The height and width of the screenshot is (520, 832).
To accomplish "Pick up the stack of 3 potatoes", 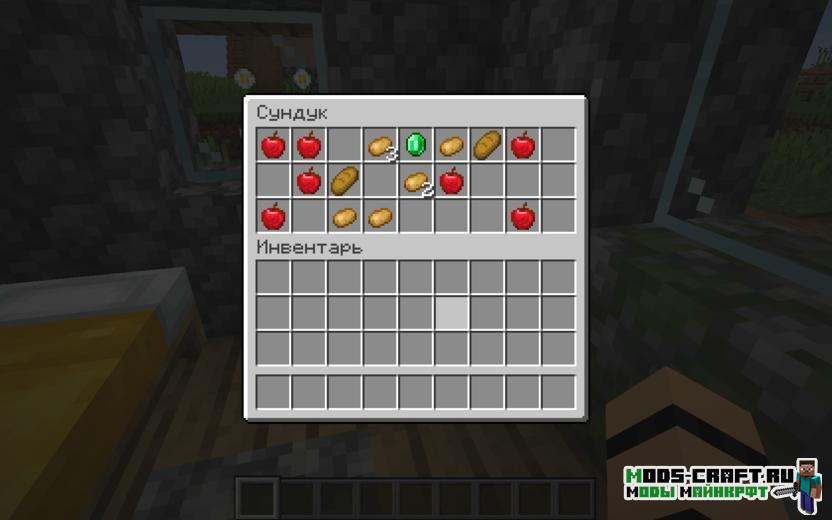I will click(380, 146).
